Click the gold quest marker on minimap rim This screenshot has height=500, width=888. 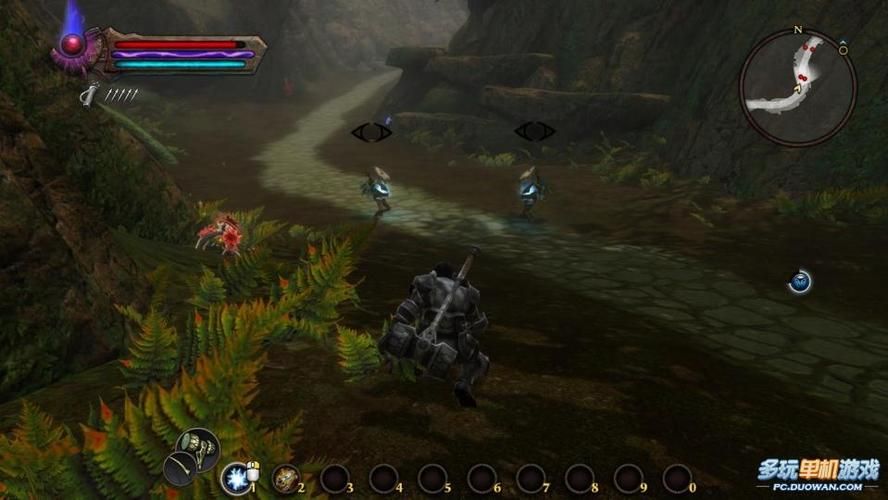[x=842, y=49]
